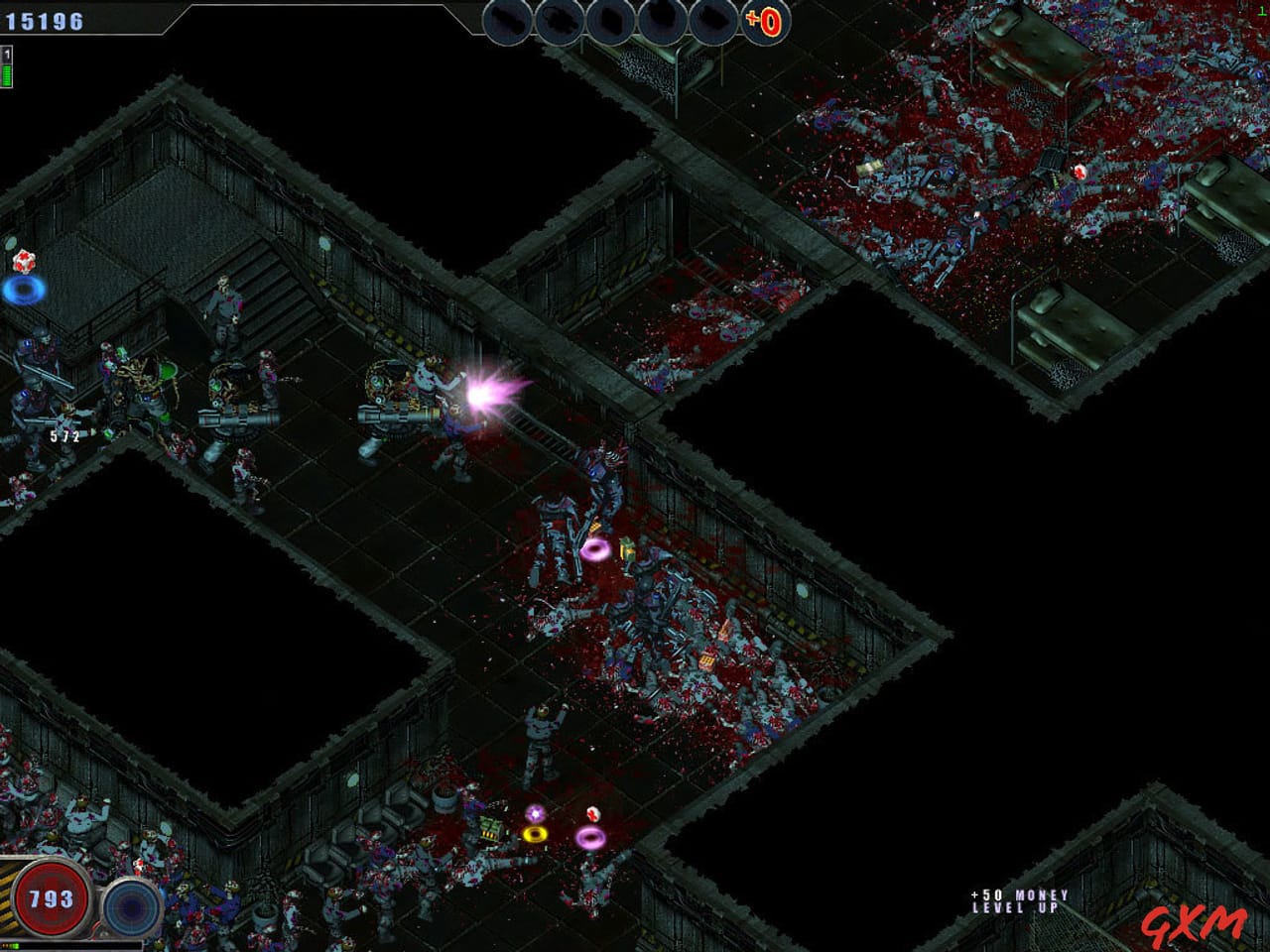Open the blue radar display at bottom-left

pos(129,906)
